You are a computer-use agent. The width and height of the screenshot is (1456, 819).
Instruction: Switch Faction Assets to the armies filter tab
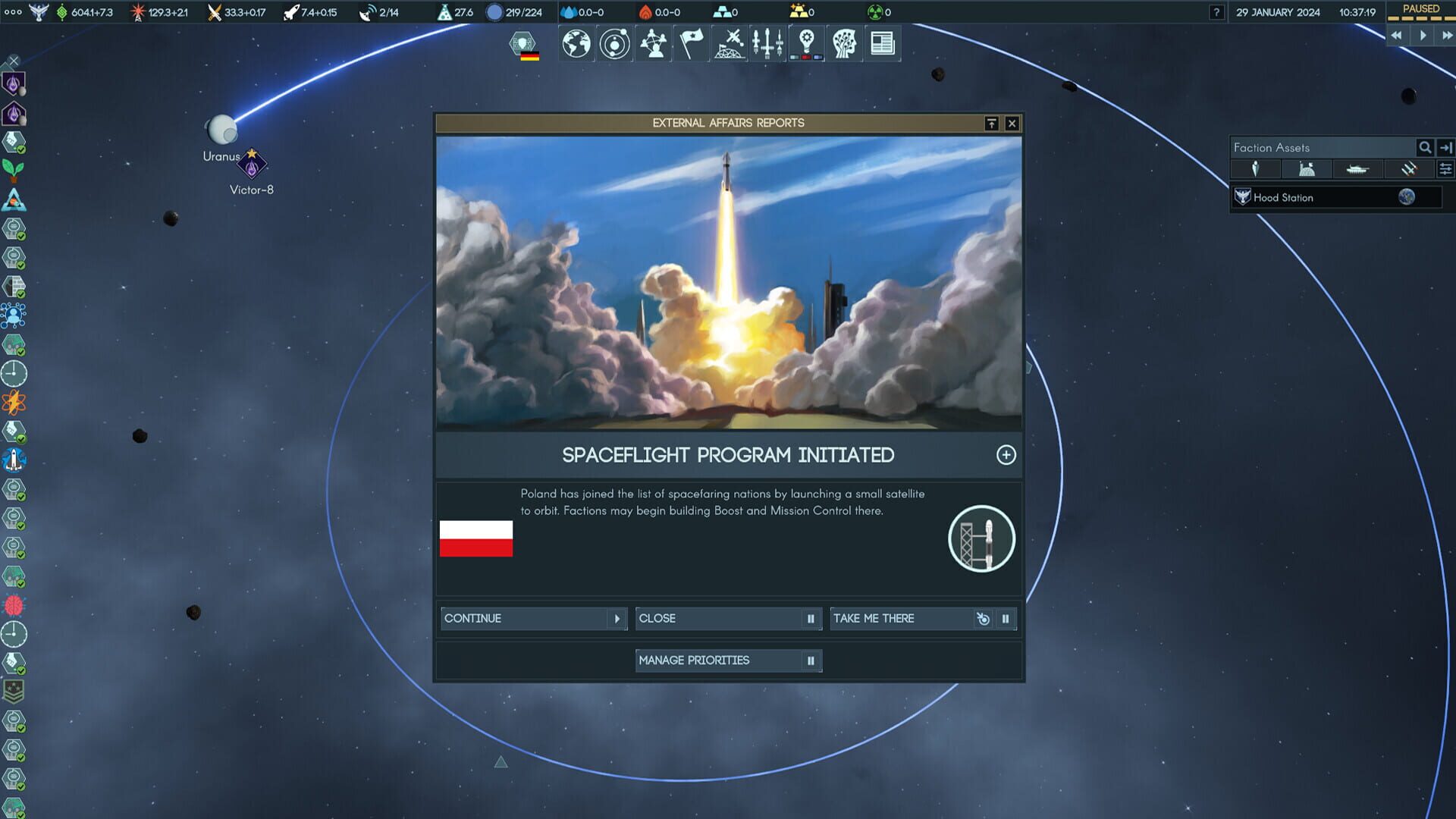(x=1358, y=169)
